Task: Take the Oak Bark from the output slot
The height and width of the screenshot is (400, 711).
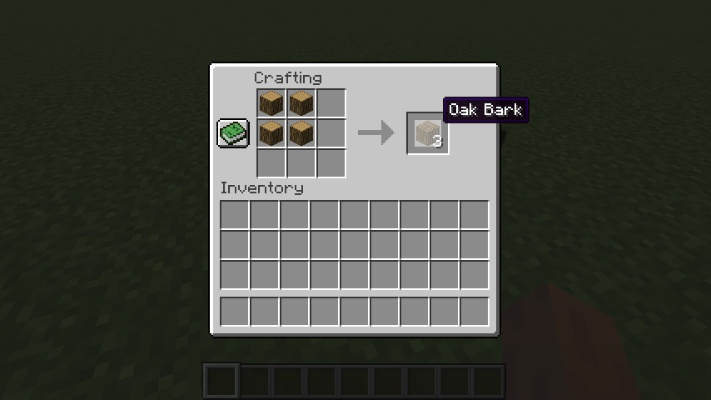Action: click(x=425, y=133)
